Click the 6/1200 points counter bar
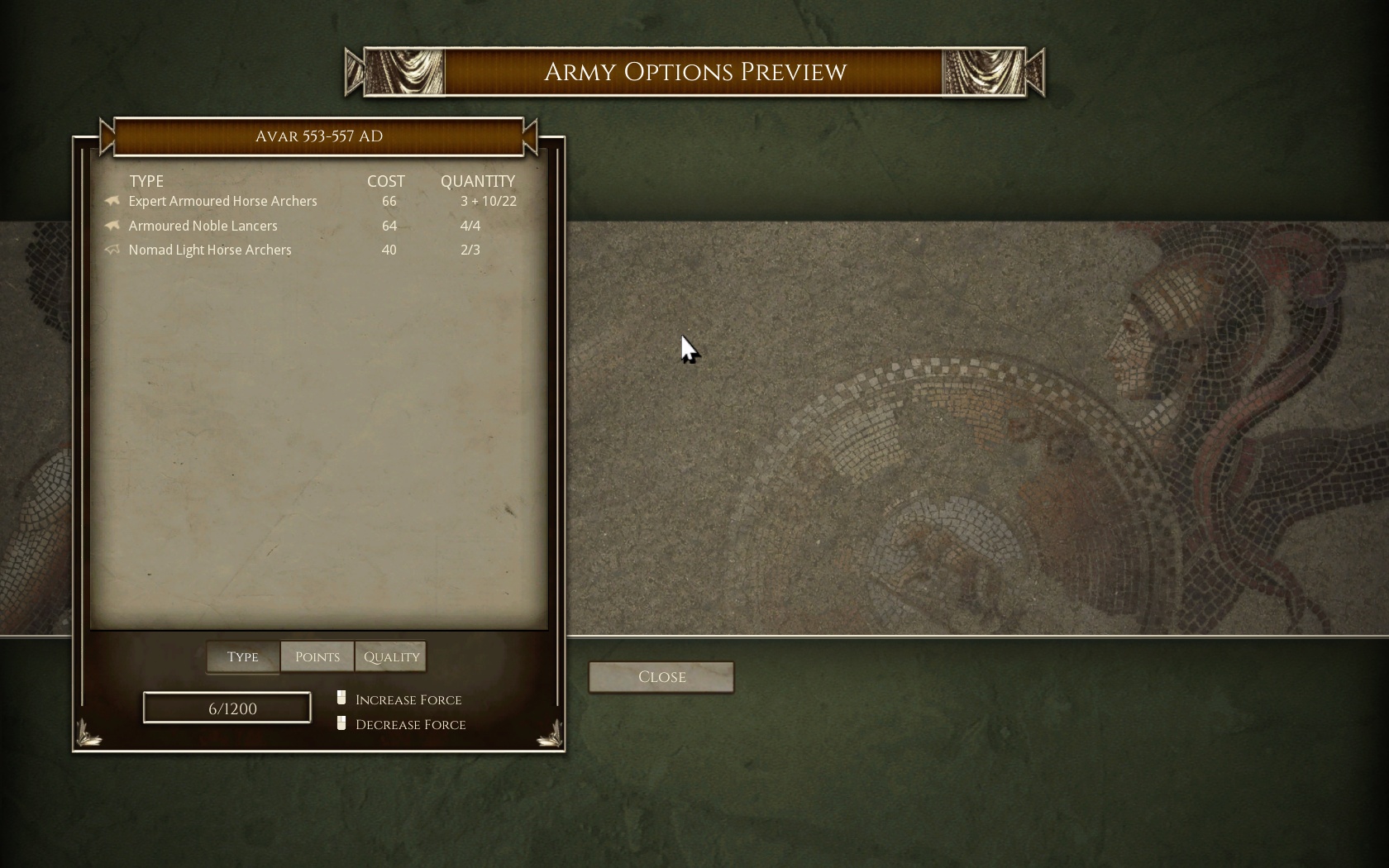Viewport: 1389px width, 868px height. coord(227,708)
